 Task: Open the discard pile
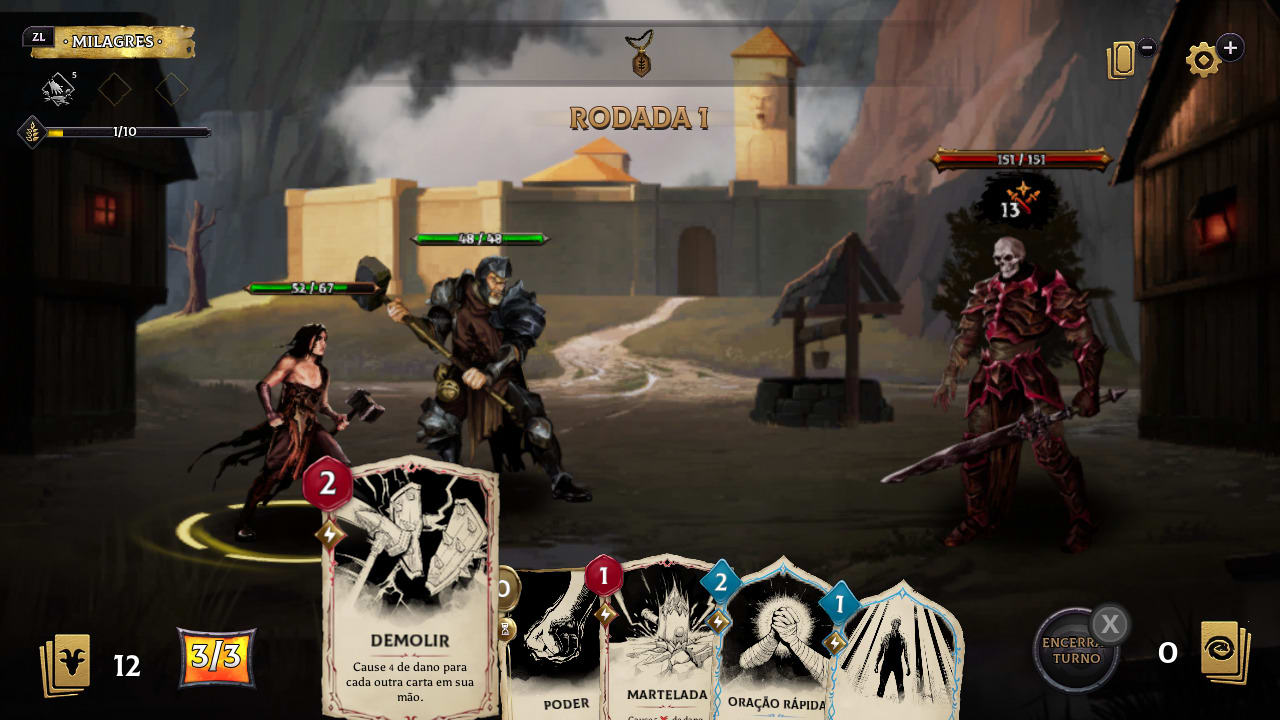(x=1225, y=653)
